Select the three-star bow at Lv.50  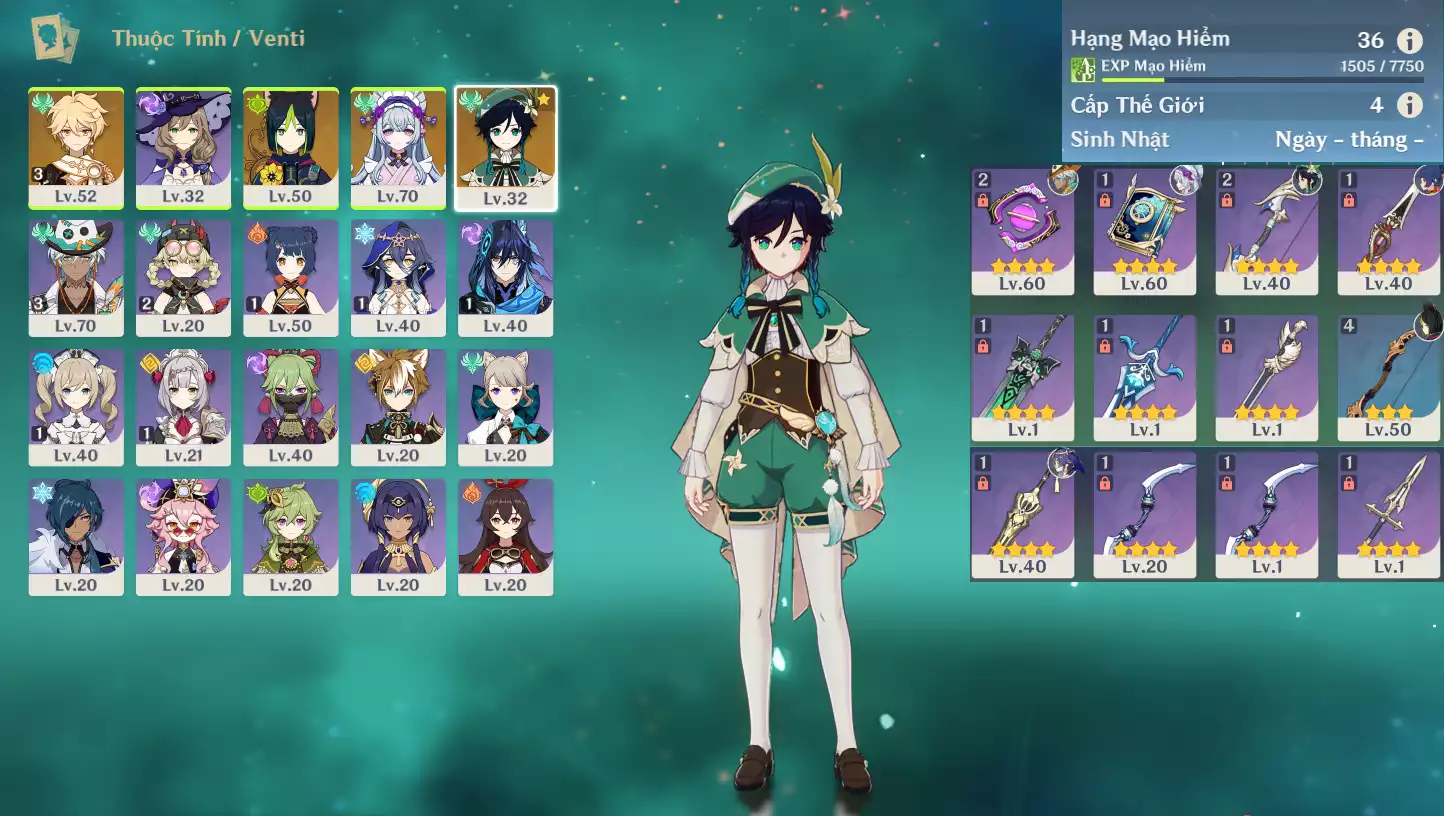(1389, 377)
